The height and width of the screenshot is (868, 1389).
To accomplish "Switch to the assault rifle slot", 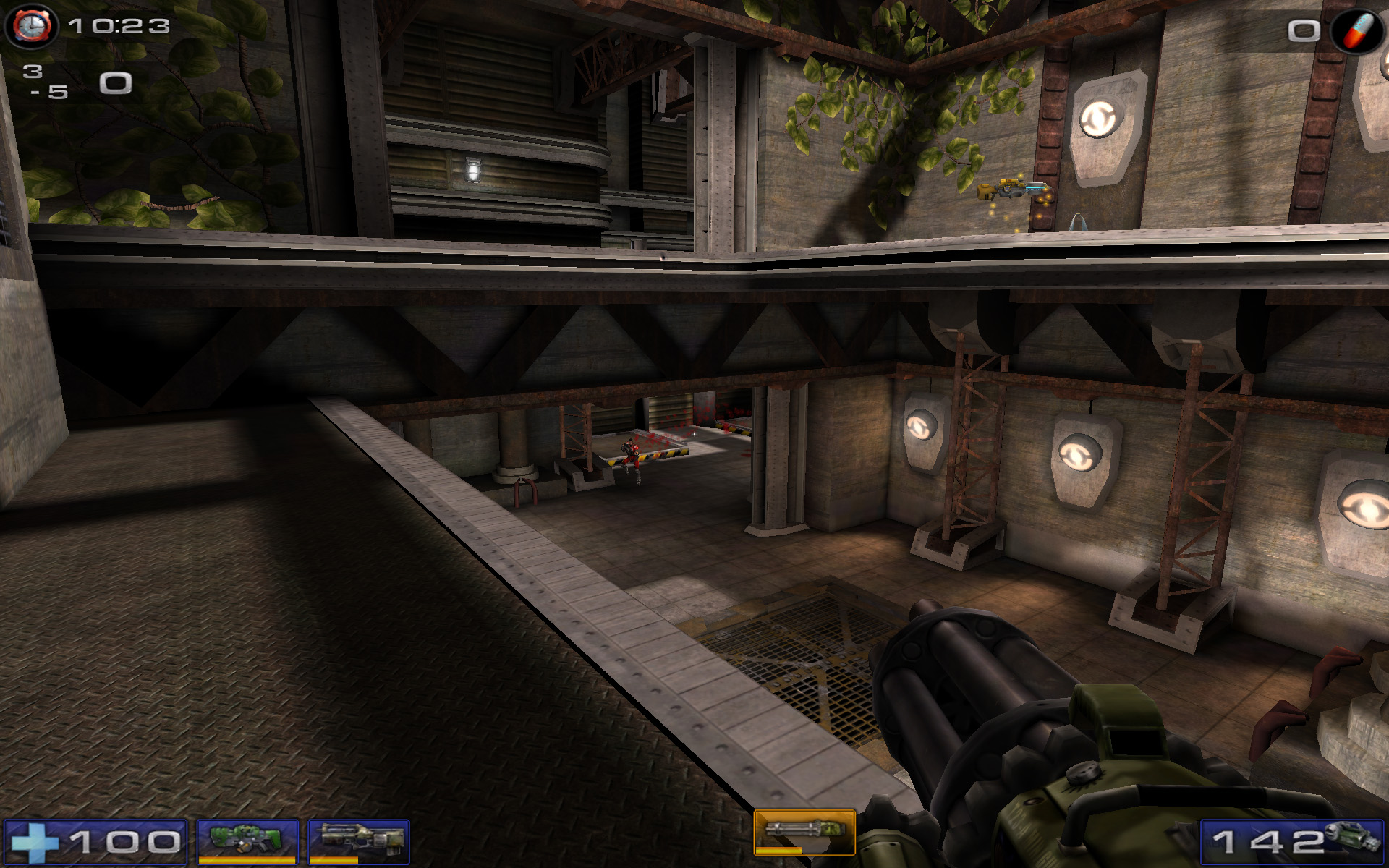I will coord(359,841).
